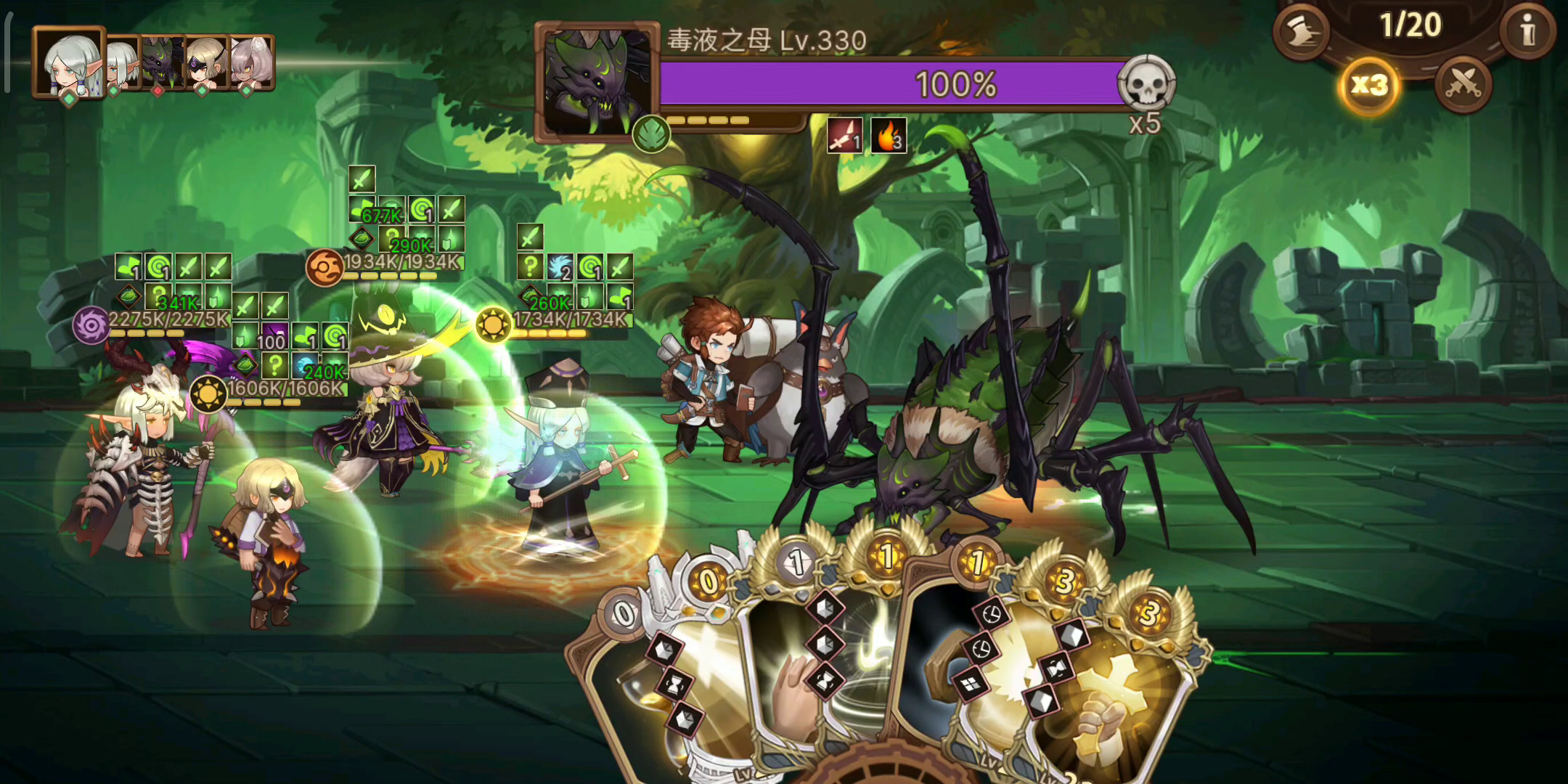Select the hammer icon near the 1/20 counter

pyautogui.click(x=1302, y=33)
